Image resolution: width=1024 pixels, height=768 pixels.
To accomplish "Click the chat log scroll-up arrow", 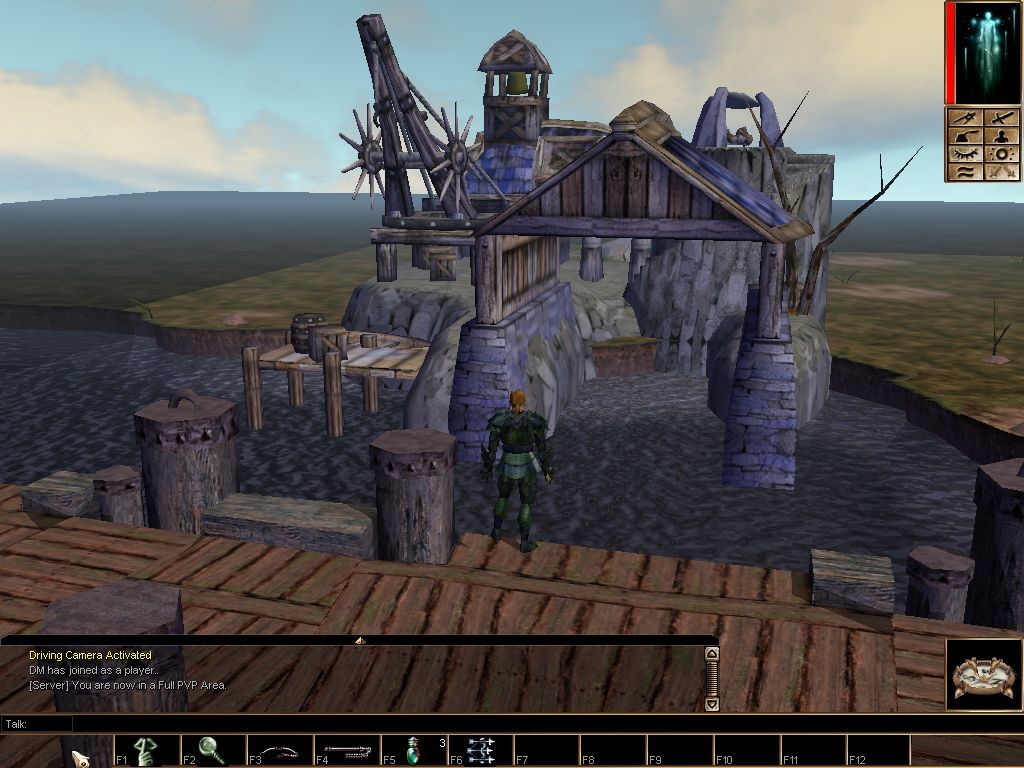I will pyautogui.click(x=712, y=654).
